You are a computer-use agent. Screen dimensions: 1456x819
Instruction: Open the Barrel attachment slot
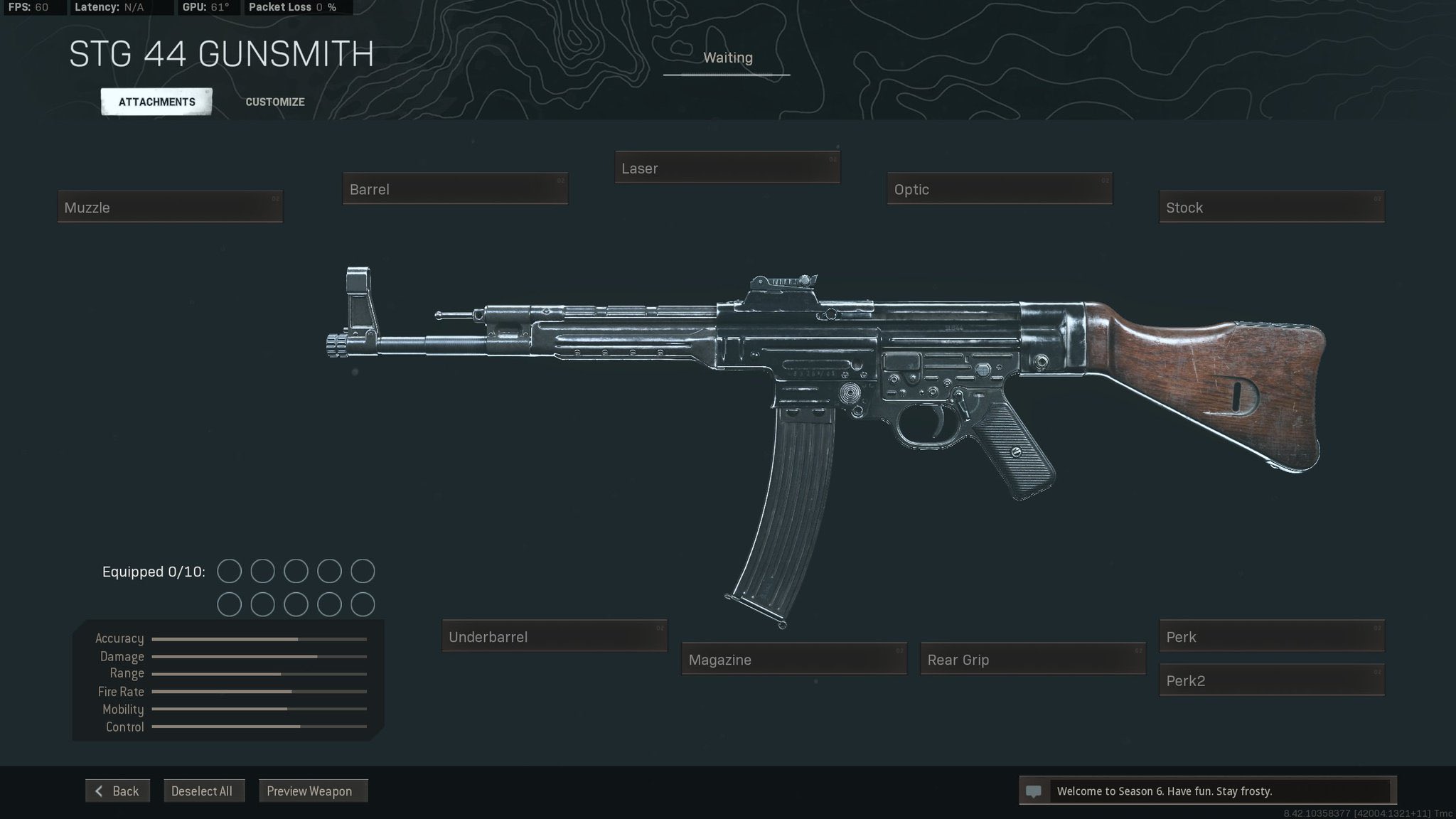tap(455, 189)
